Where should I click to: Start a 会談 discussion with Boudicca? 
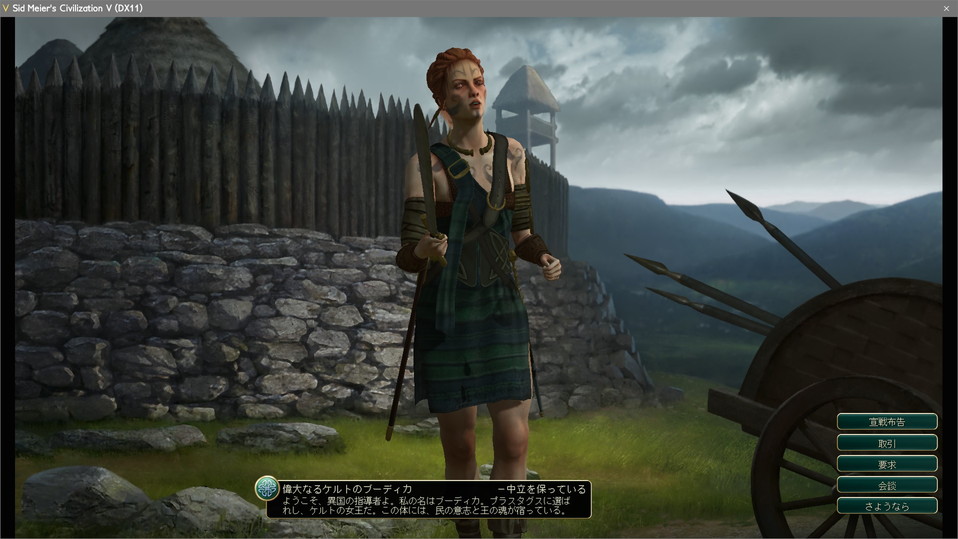(887, 484)
